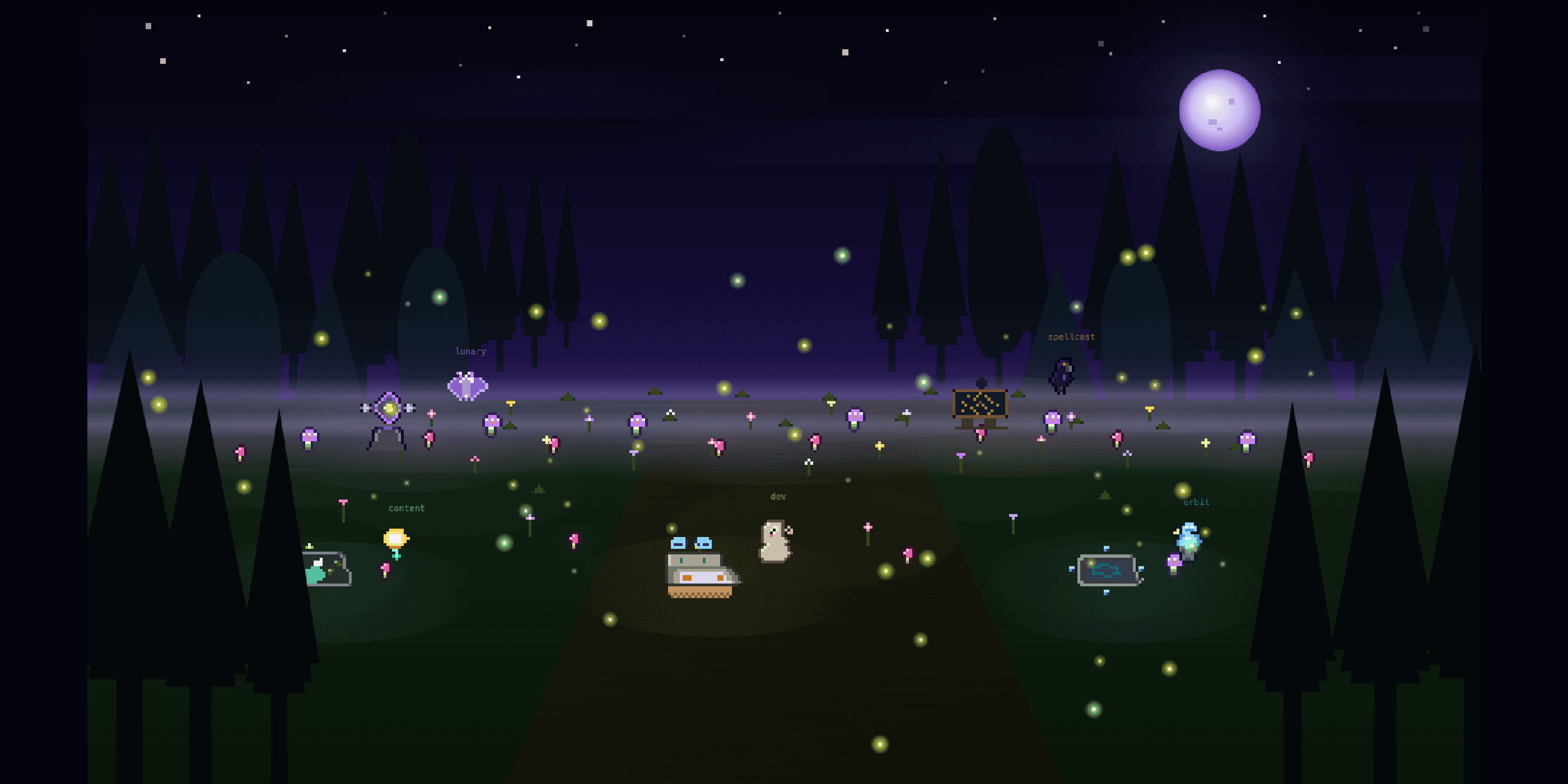The width and height of the screenshot is (1568, 784).
Task: Choose the content glowing yellow flower
Action: pyautogui.click(x=396, y=541)
